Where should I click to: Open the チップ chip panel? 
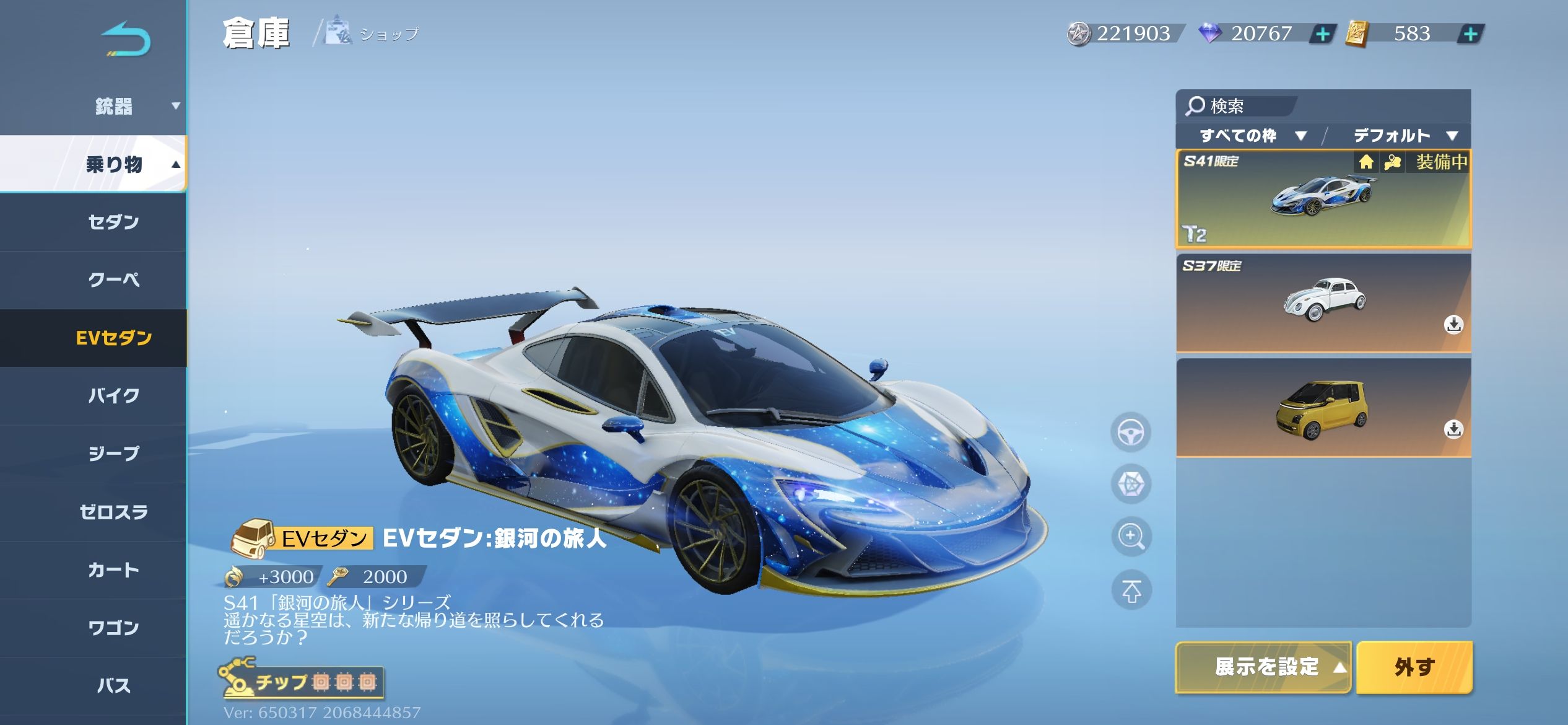pos(301,680)
